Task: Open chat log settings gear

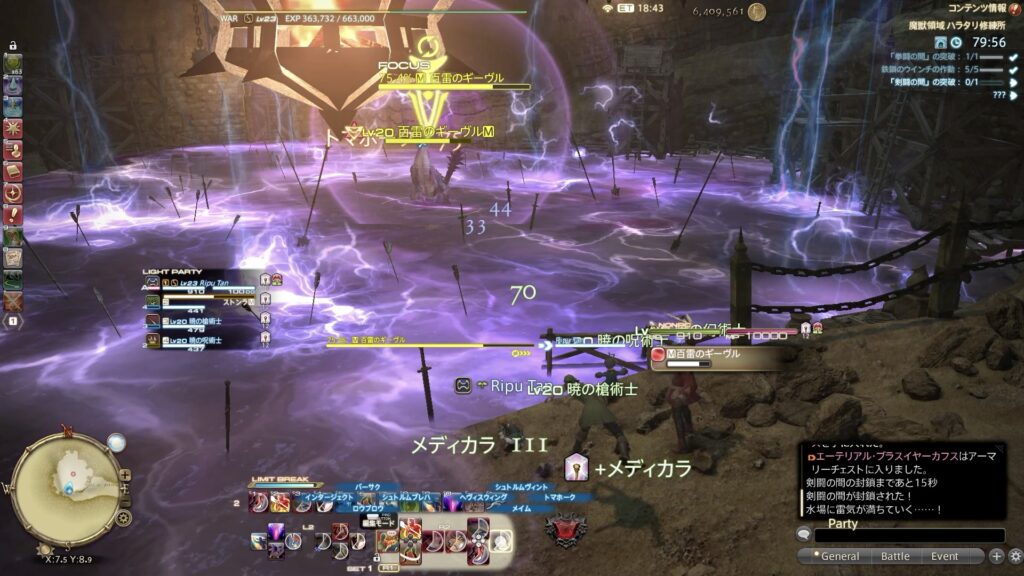Action: (1015, 556)
